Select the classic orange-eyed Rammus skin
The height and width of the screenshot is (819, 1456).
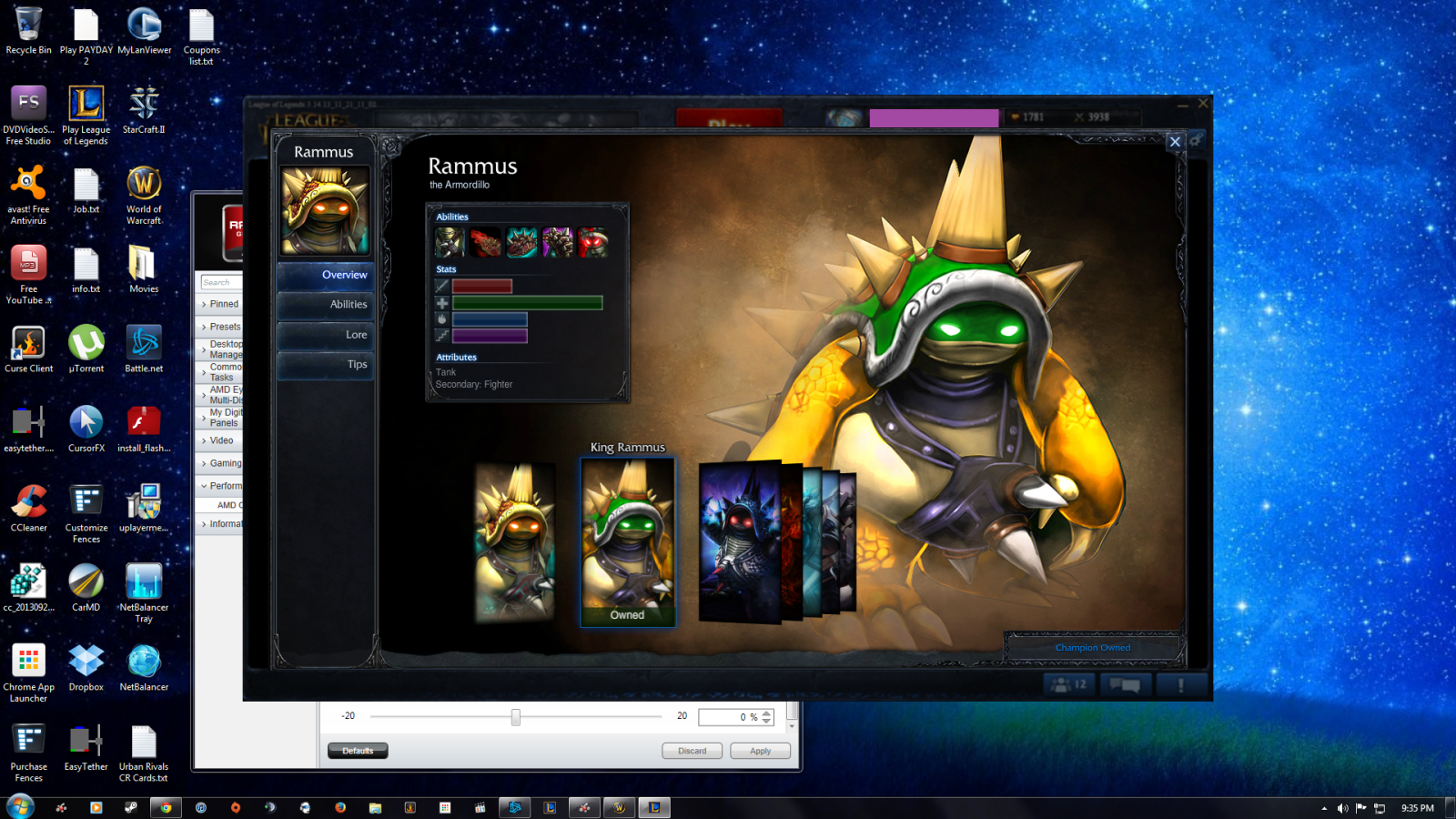pyautogui.click(x=515, y=542)
